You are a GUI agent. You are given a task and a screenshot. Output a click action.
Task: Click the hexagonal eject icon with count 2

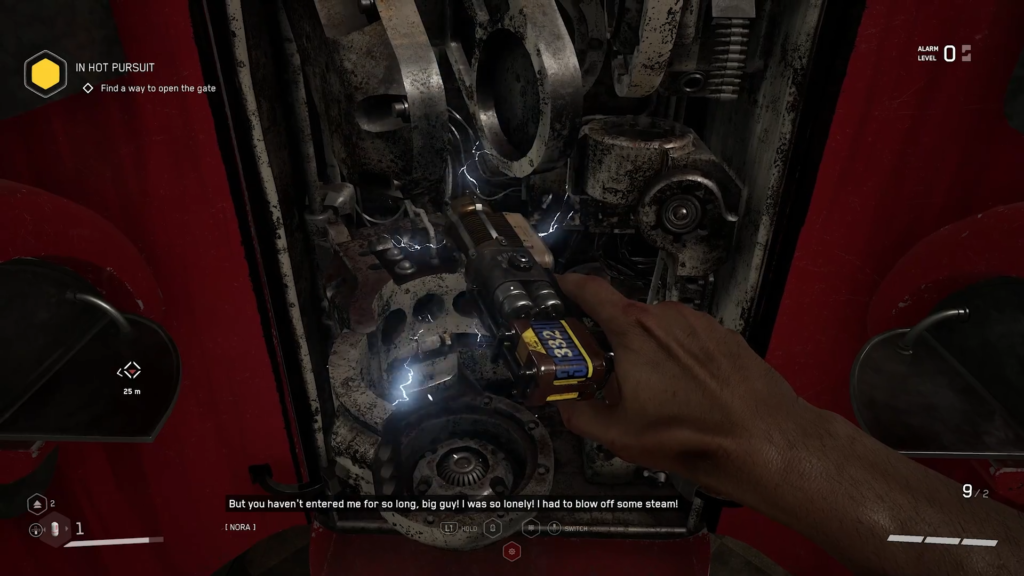pos(36,504)
